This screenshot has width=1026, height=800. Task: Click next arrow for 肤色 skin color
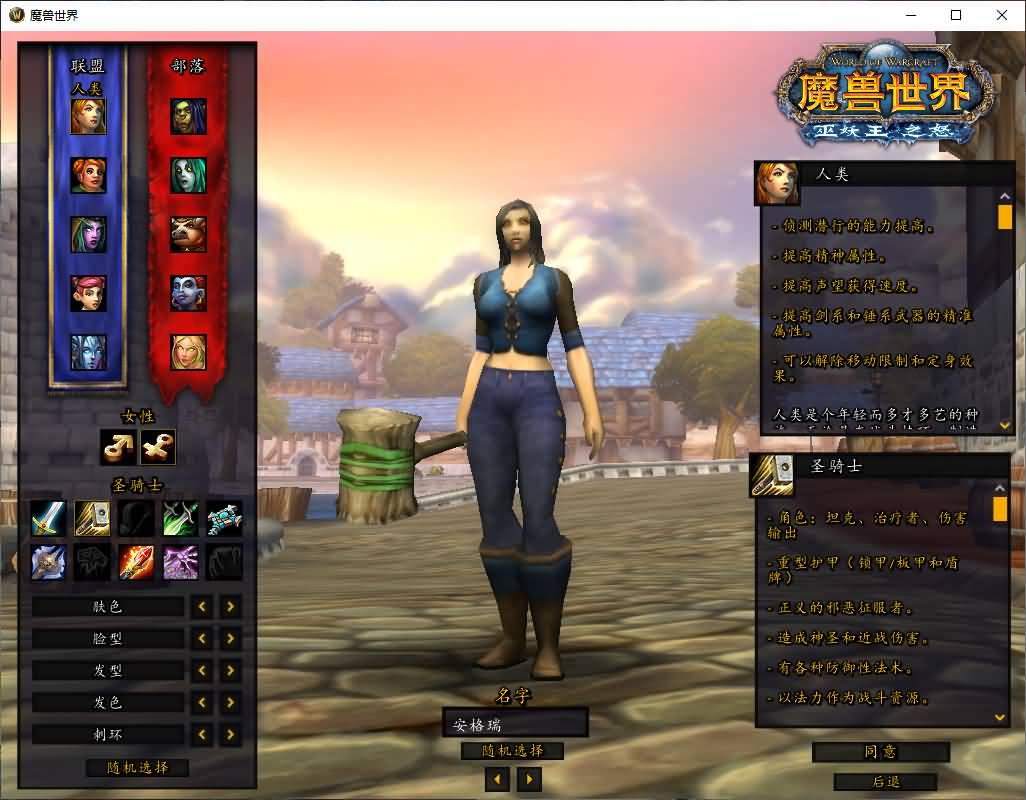point(231,606)
